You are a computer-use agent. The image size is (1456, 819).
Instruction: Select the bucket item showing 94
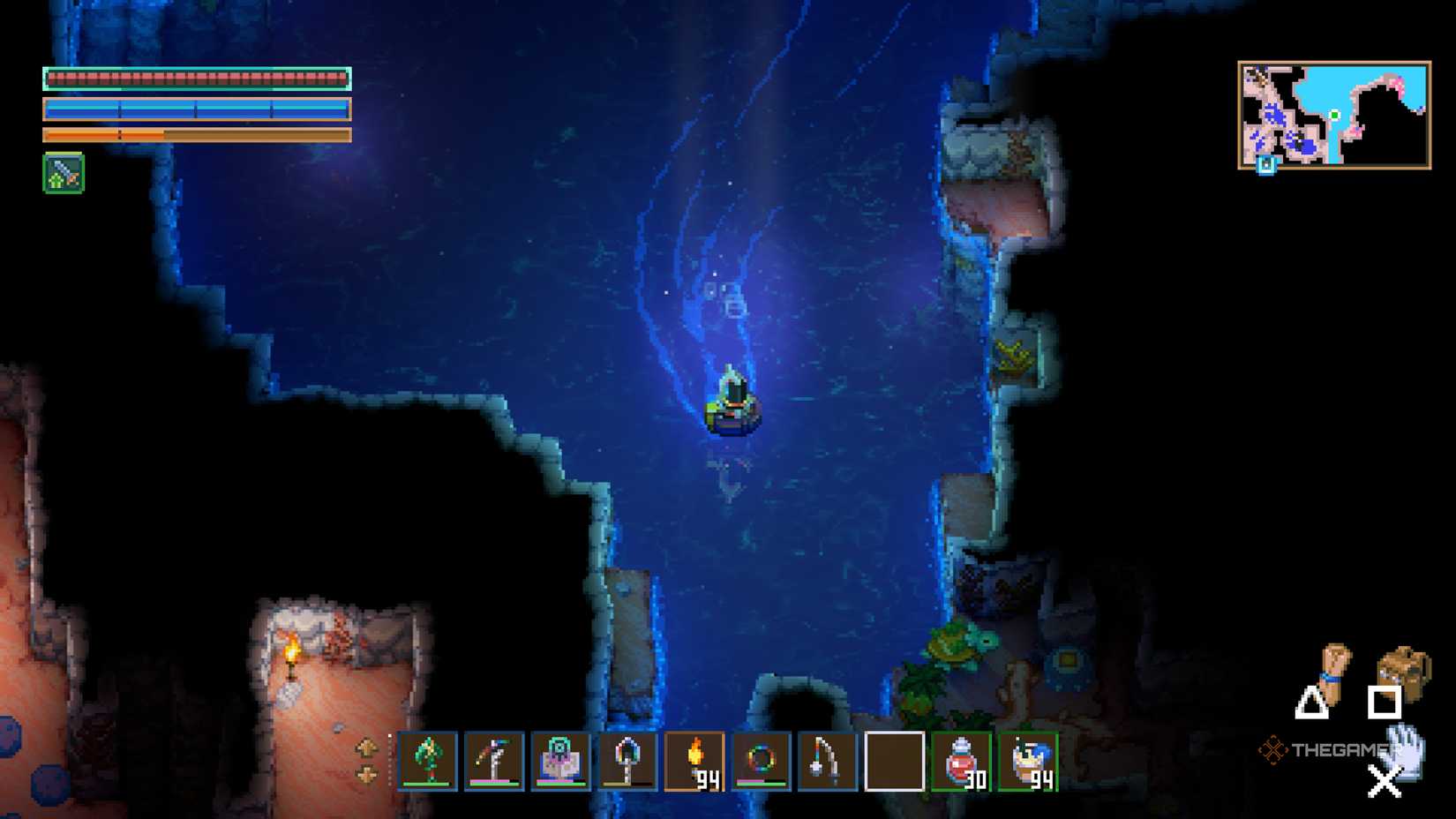pos(1026,761)
